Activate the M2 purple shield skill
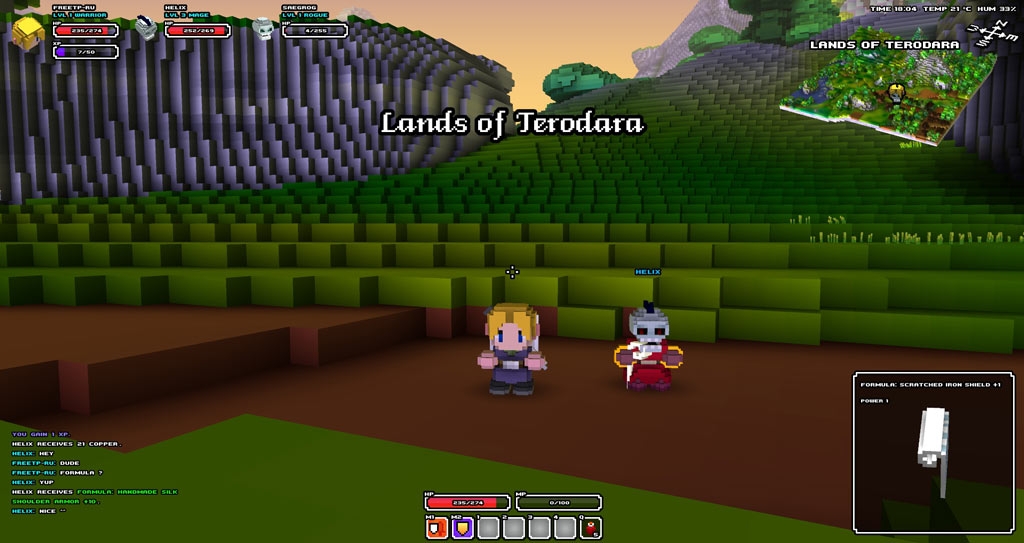The height and width of the screenshot is (543, 1024). coord(462,528)
